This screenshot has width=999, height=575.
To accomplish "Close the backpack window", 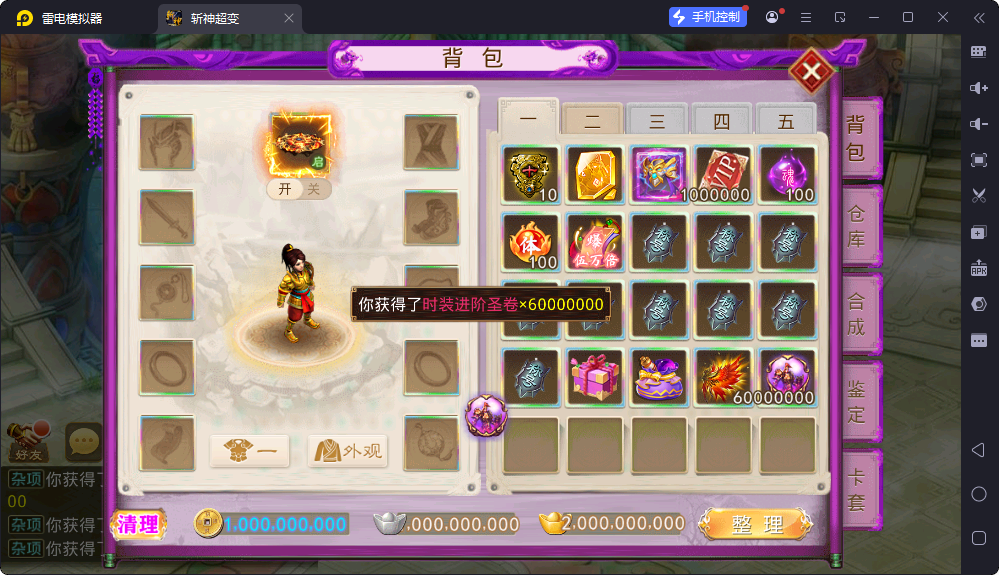I will click(811, 71).
